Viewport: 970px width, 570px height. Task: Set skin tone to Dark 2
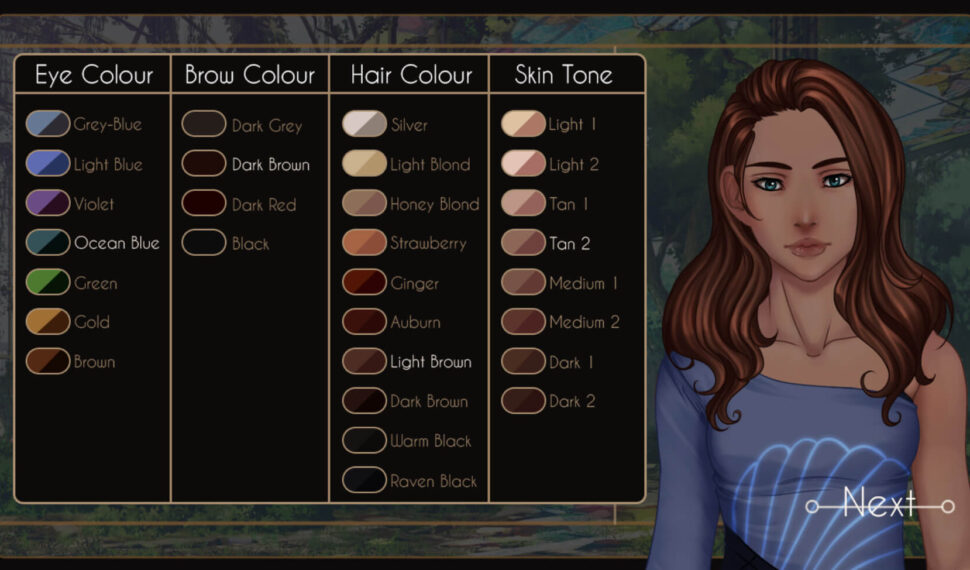coord(522,401)
